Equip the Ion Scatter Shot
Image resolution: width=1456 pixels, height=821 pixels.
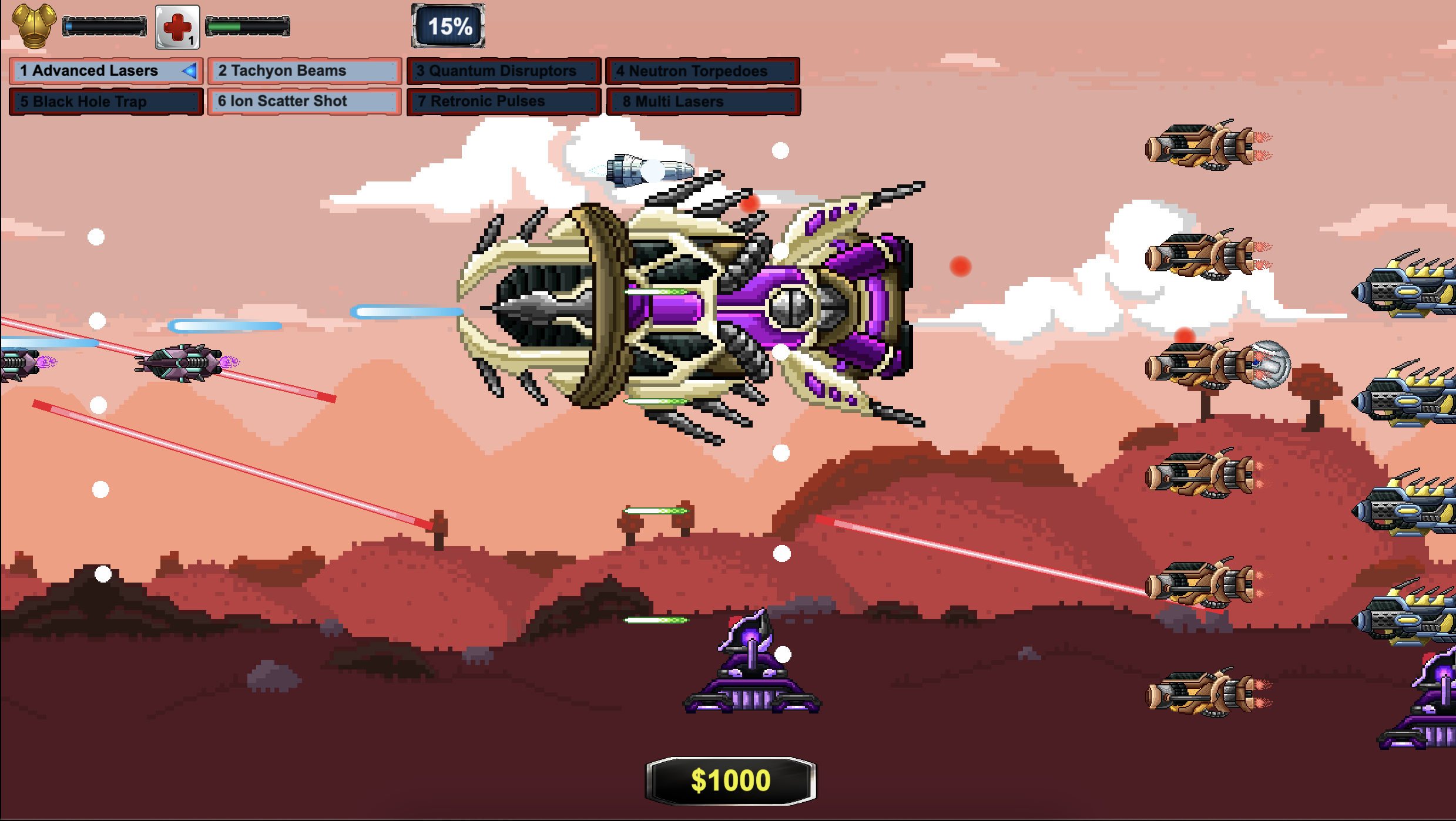click(304, 102)
